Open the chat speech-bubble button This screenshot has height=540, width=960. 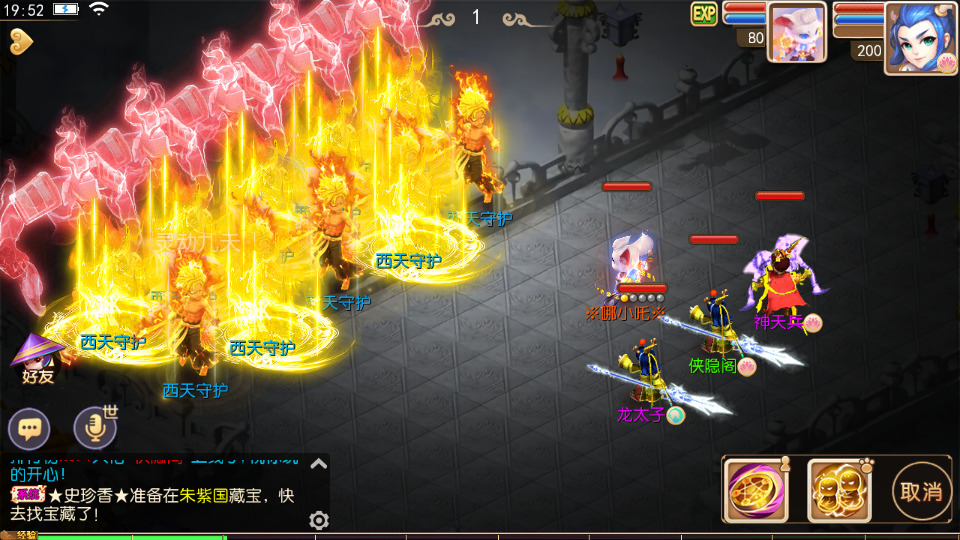point(29,430)
